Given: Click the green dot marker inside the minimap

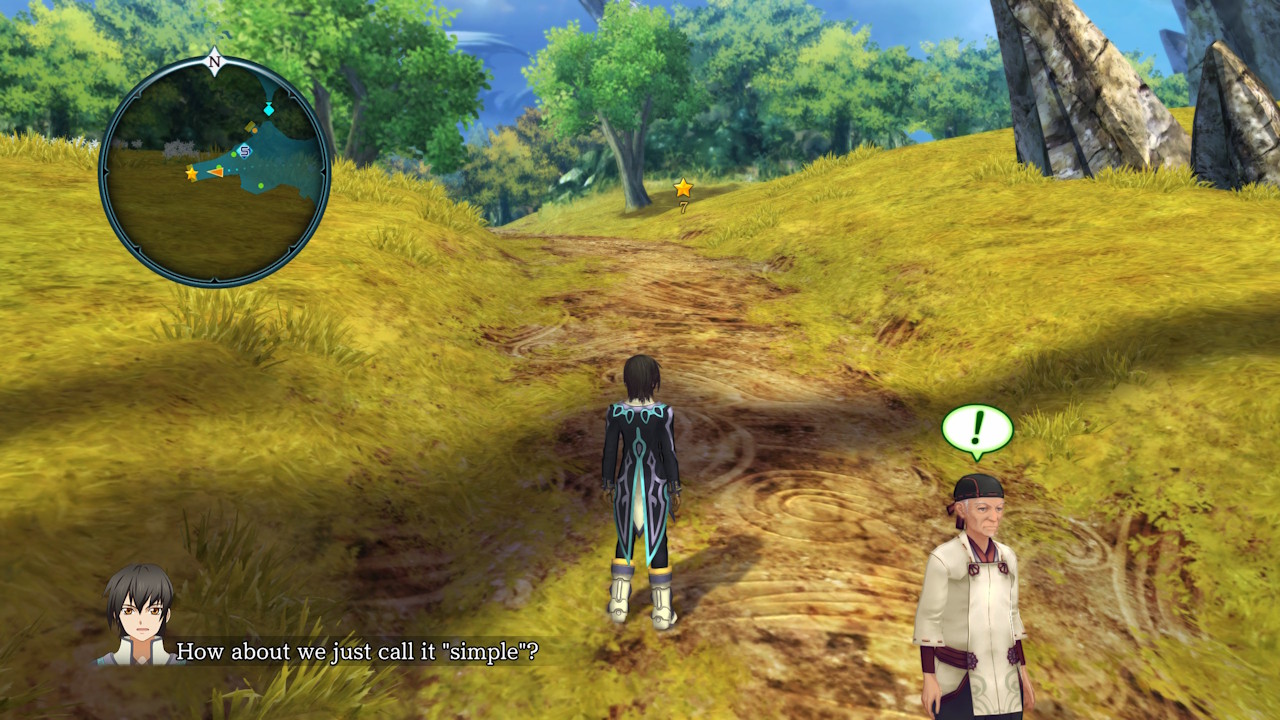Looking at the screenshot, I should point(232,155).
